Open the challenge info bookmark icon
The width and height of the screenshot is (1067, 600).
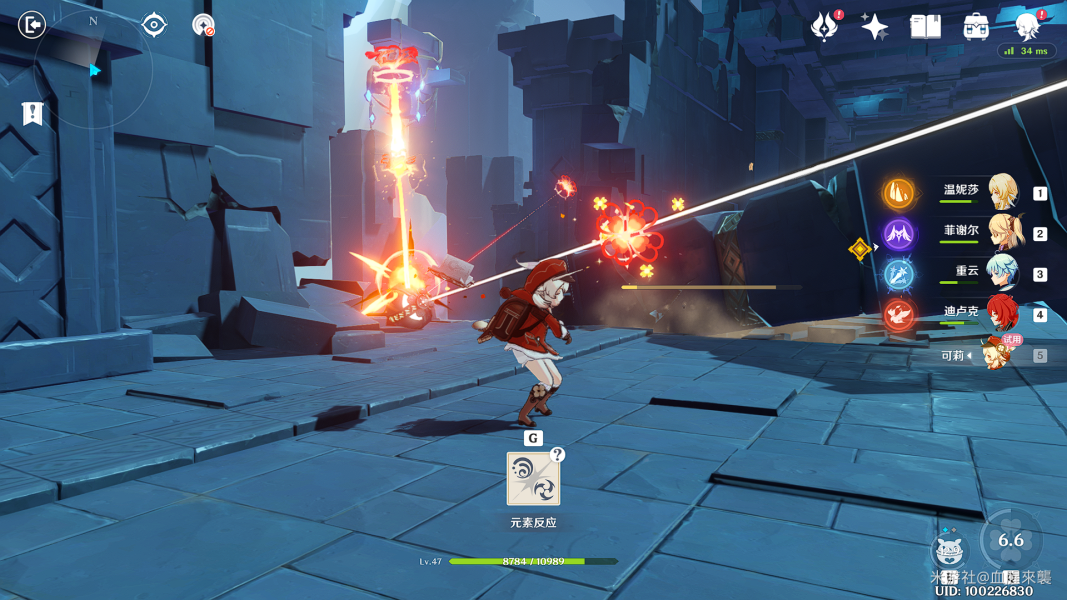[33, 114]
